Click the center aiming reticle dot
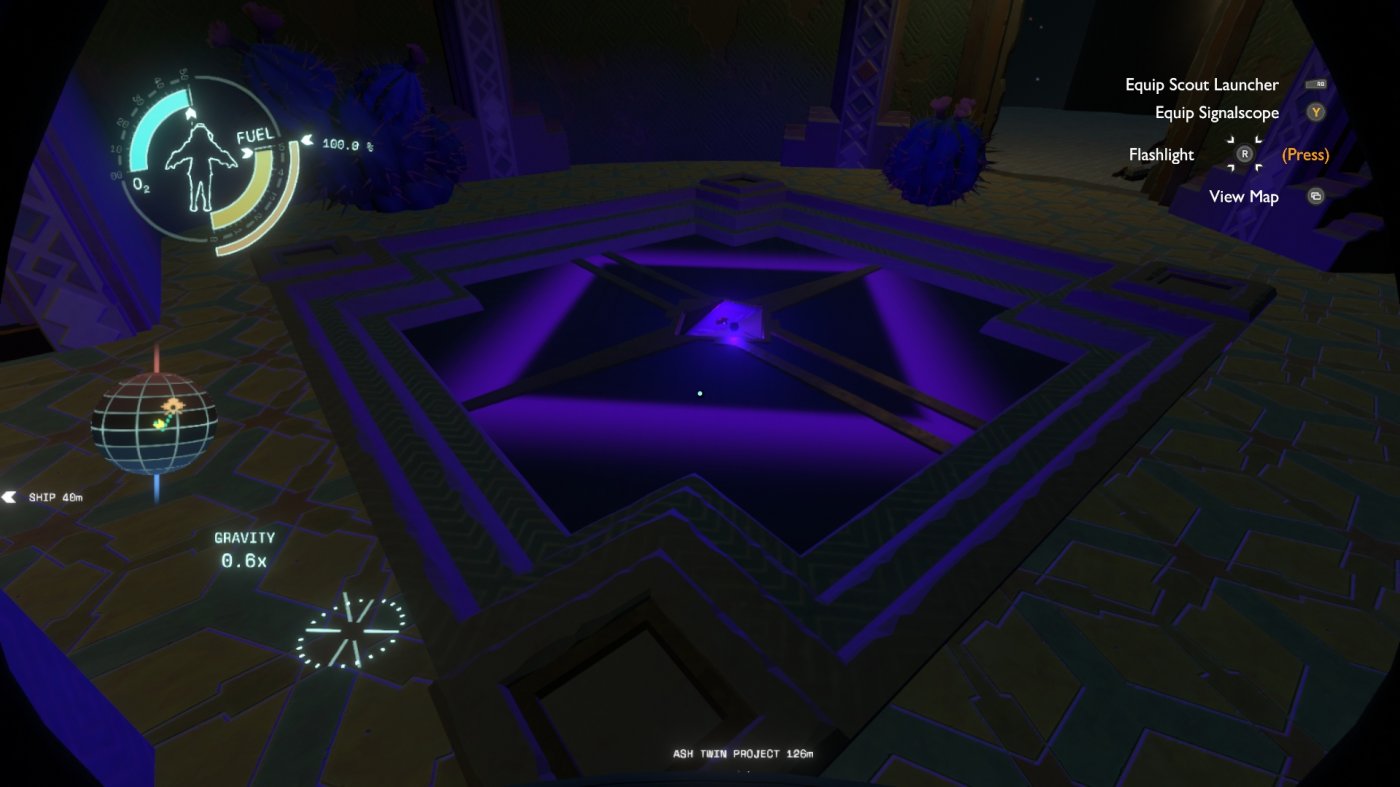Image resolution: width=1400 pixels, height=787 pixels. (699, 393)
